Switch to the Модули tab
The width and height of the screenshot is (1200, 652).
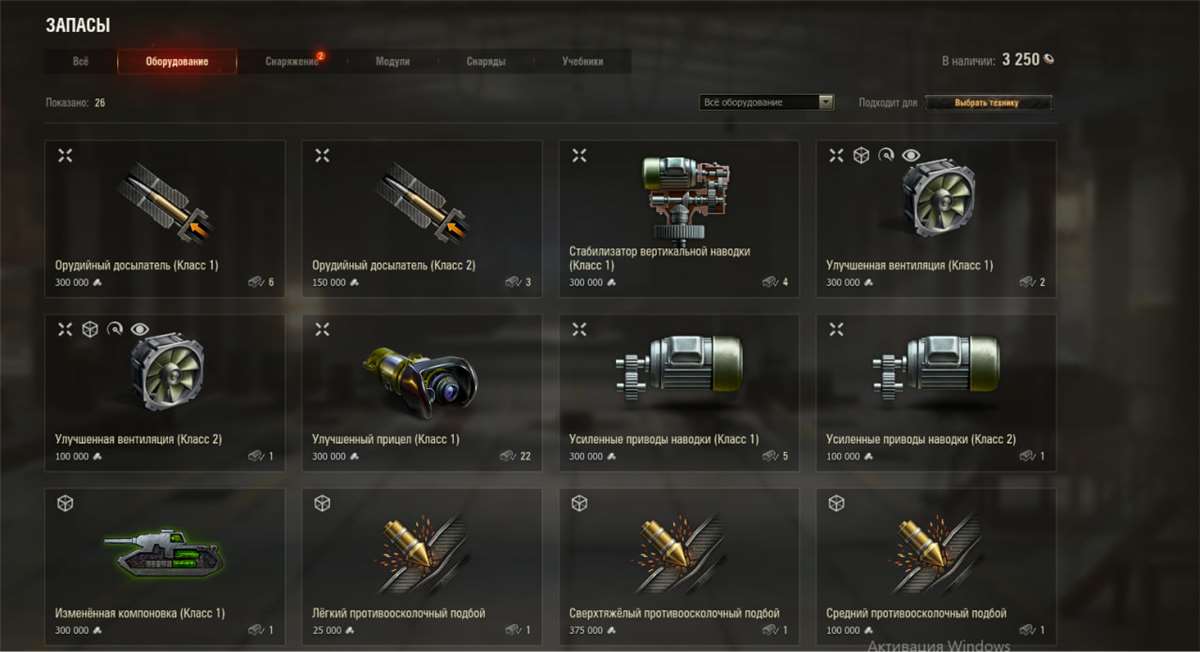[x=392, y=62]
